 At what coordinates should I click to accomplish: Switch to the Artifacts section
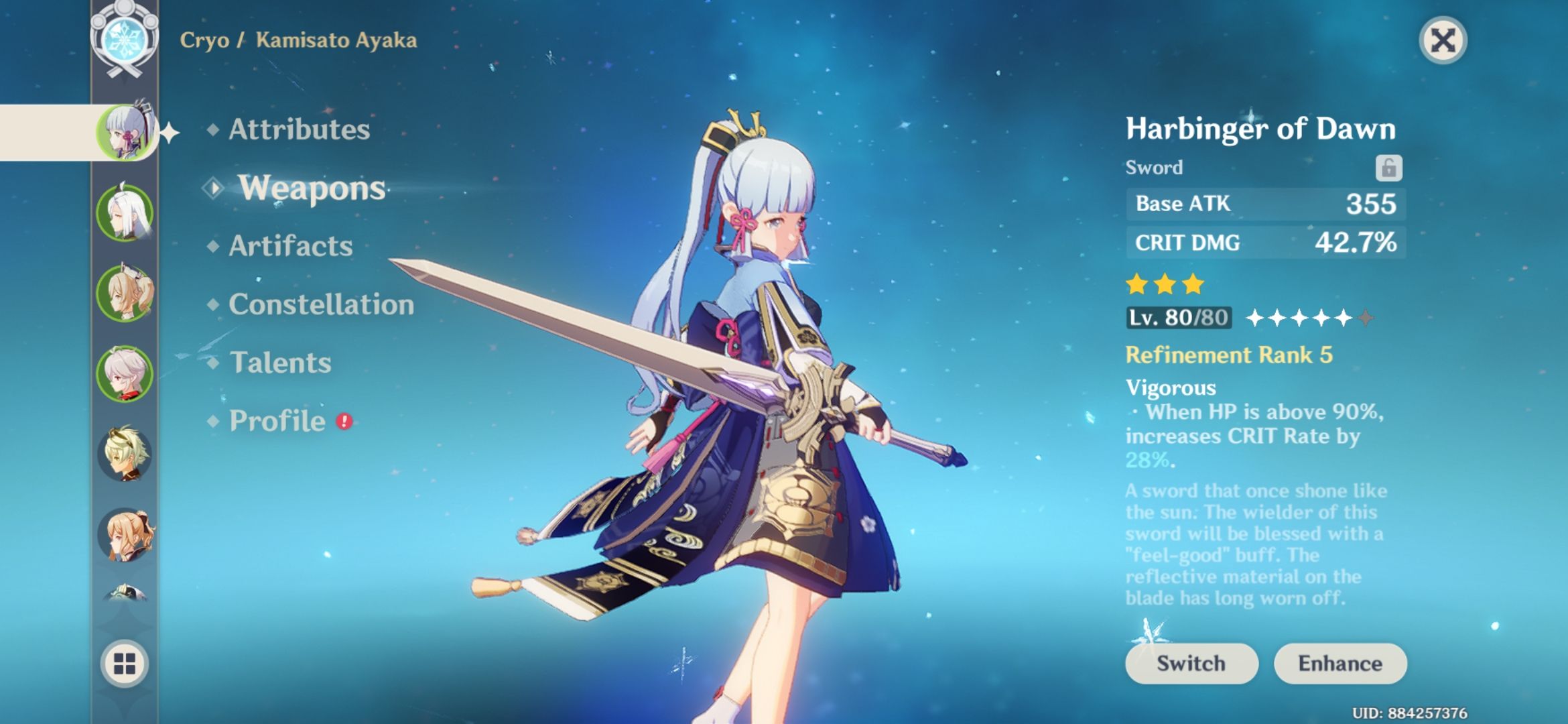point(288,246)
